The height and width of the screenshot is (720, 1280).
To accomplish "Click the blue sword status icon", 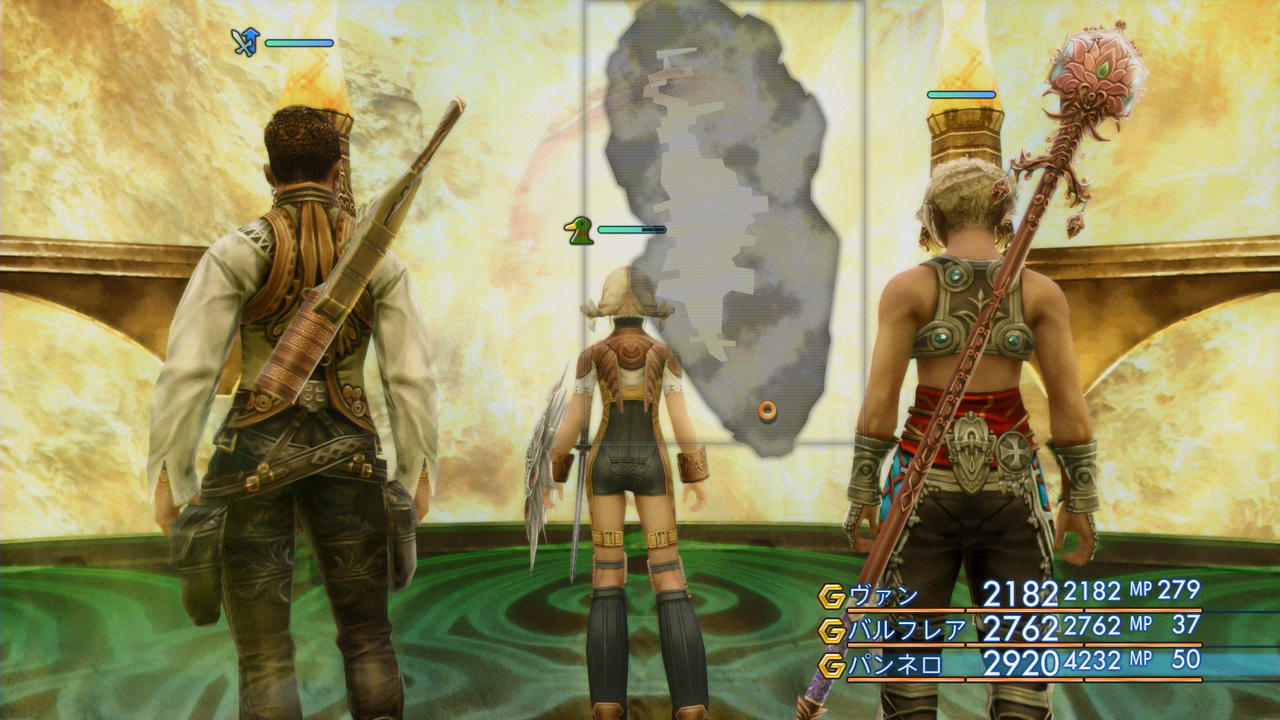I will pyautogui.click(x=245, y=42).
